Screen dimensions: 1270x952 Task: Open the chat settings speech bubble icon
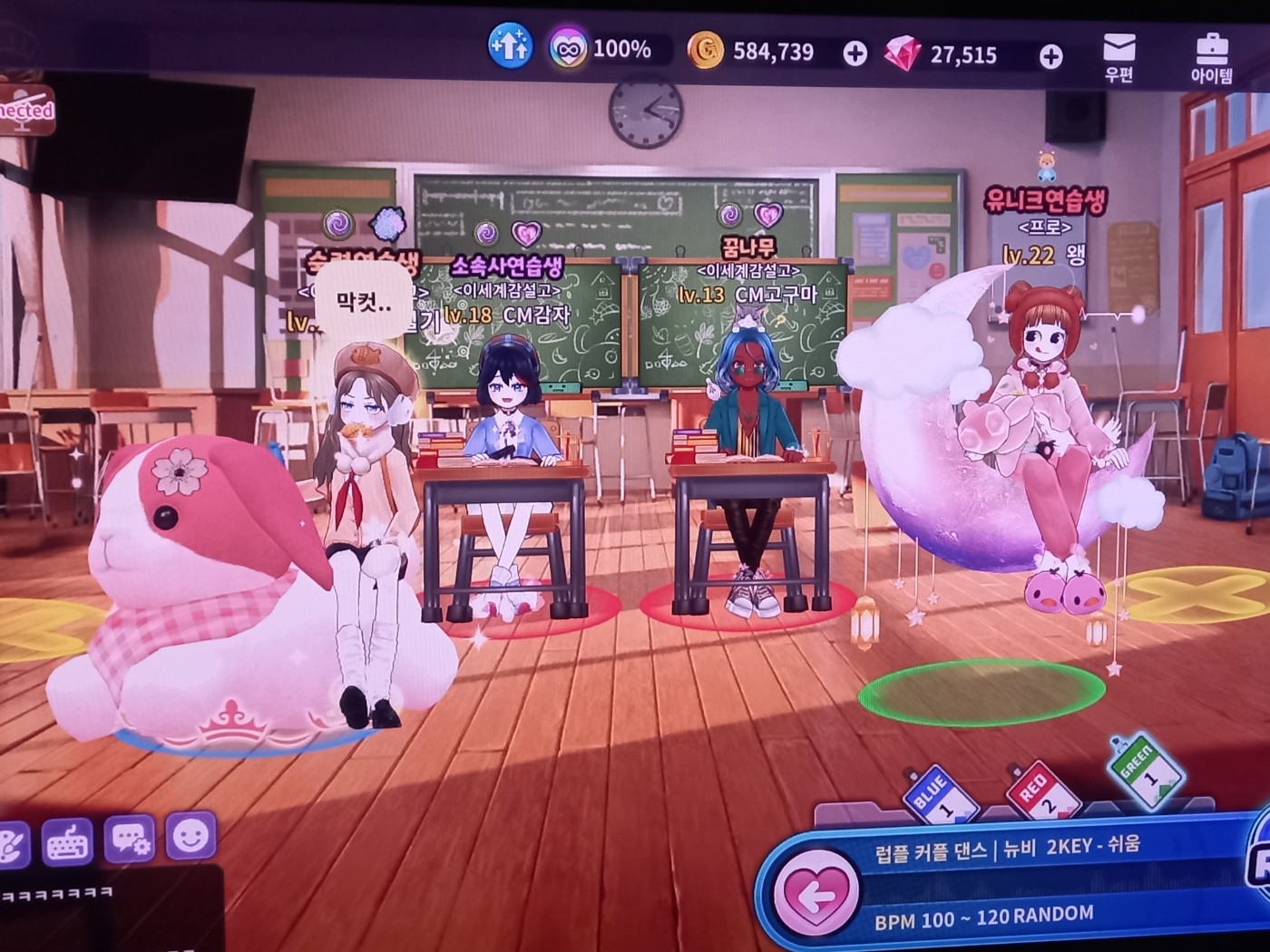tap(130, 840)
